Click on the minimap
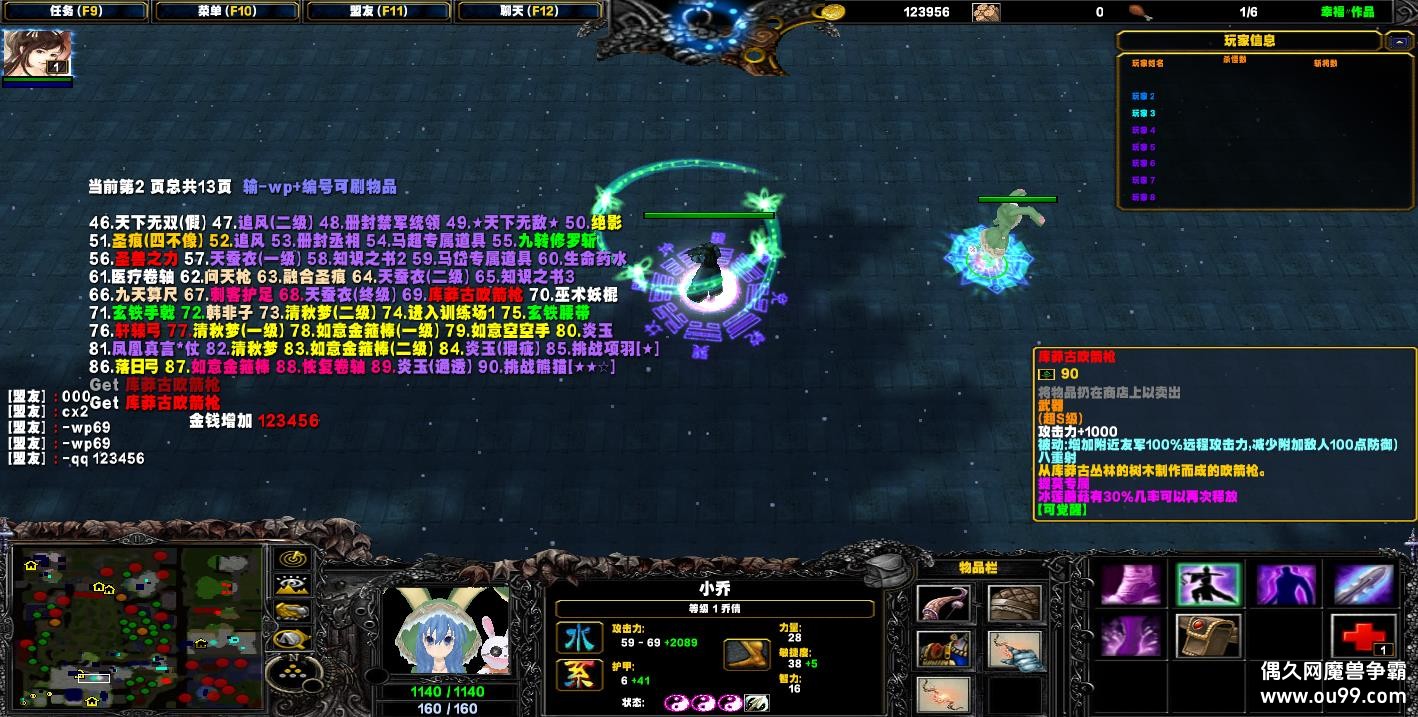This screenshot has height=717, width=1418. click(138, 627)
